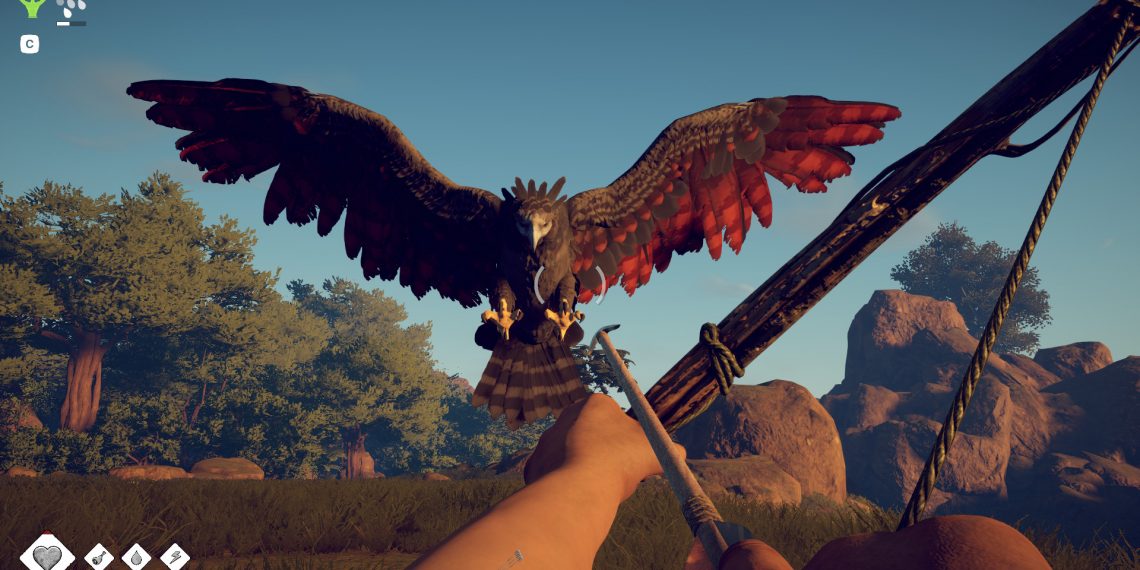Click the green tree status icon

click(33, 8)
